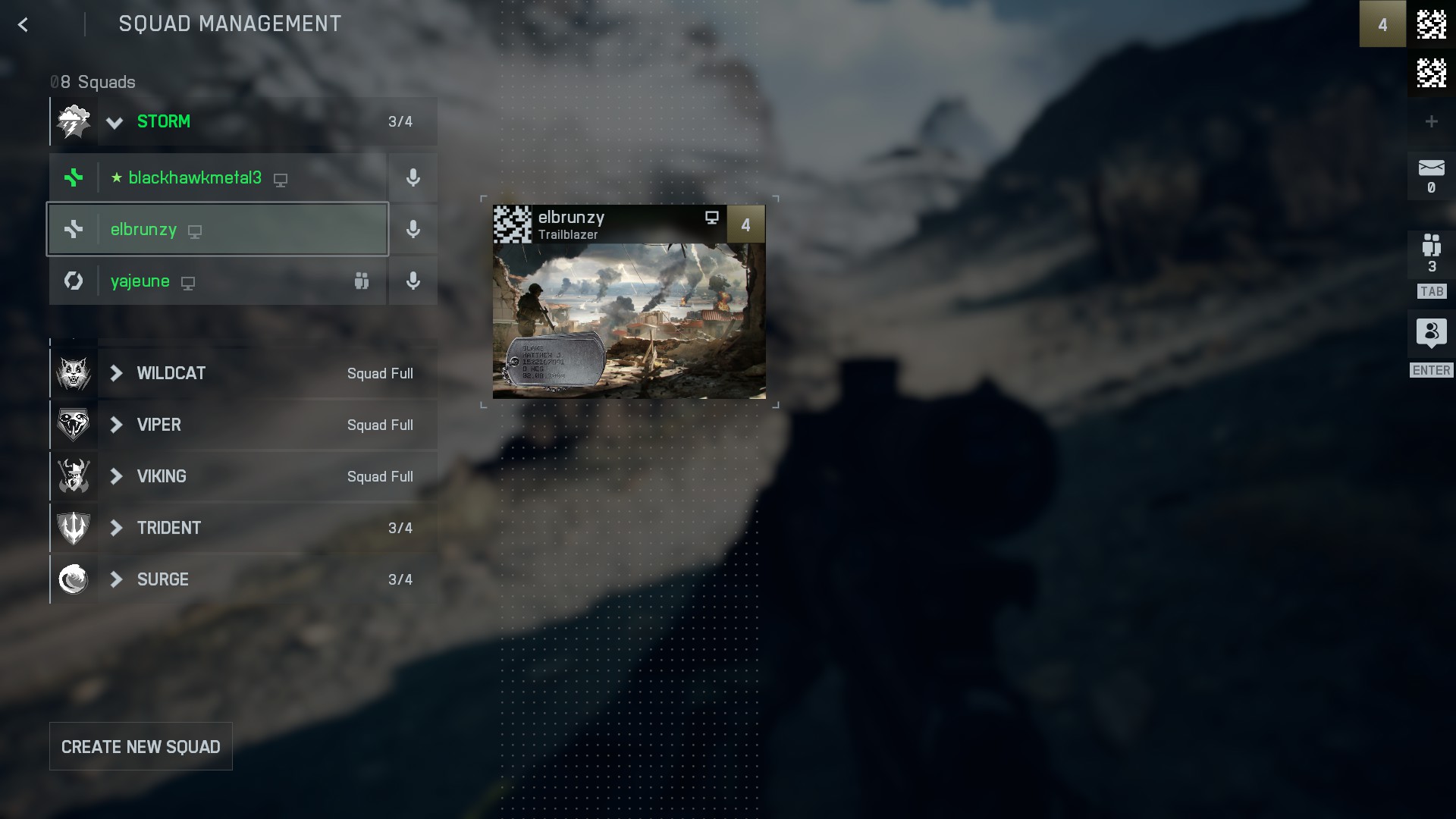Viewport: 1456px width, 819px height.
Task: Mute elbrunzy's voice with microphone icon
Action: coord(413,230)
